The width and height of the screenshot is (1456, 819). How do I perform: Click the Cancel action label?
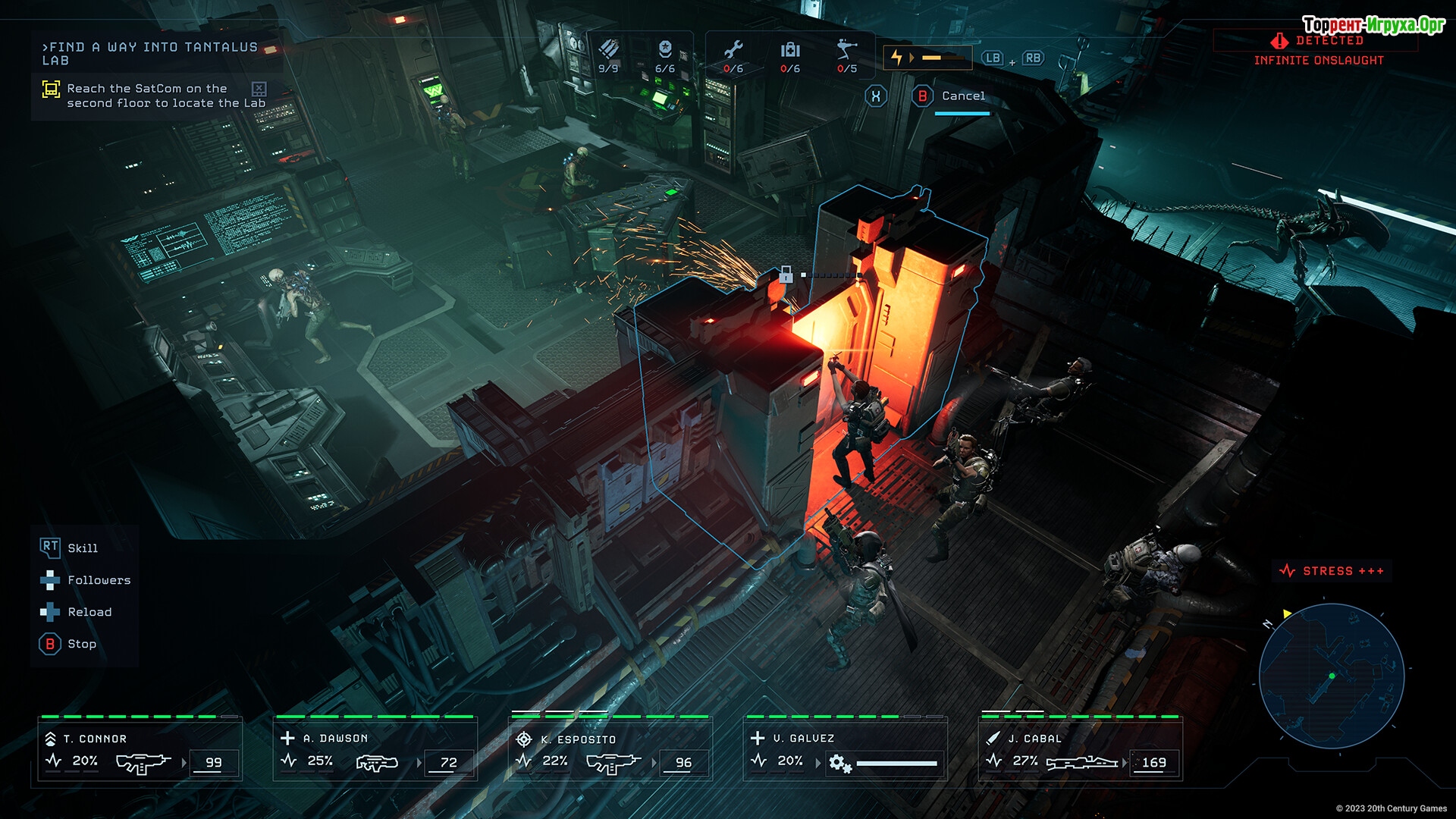(x=963, y=96)
